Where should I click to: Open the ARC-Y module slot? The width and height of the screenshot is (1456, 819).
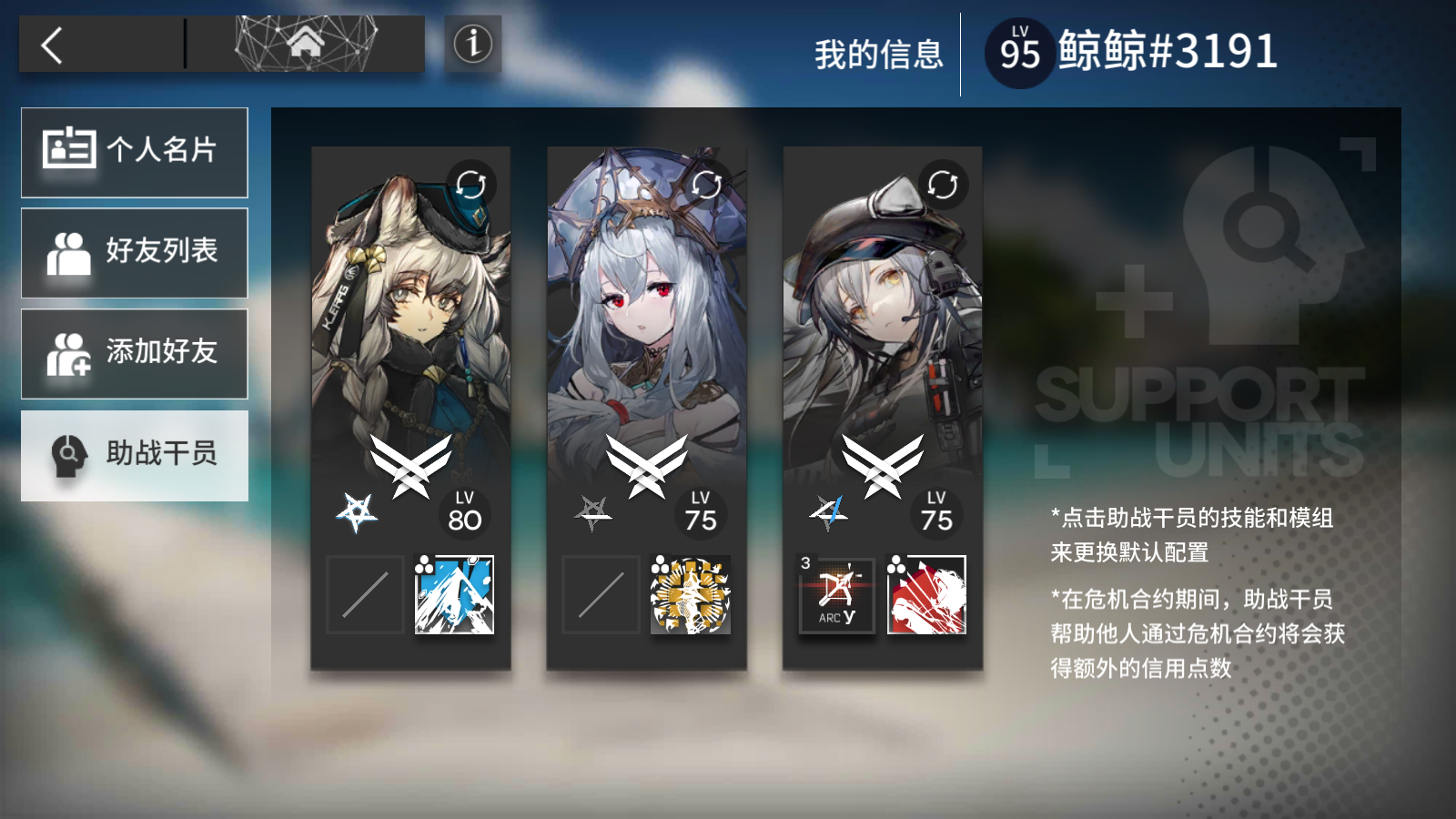[836, 594]
